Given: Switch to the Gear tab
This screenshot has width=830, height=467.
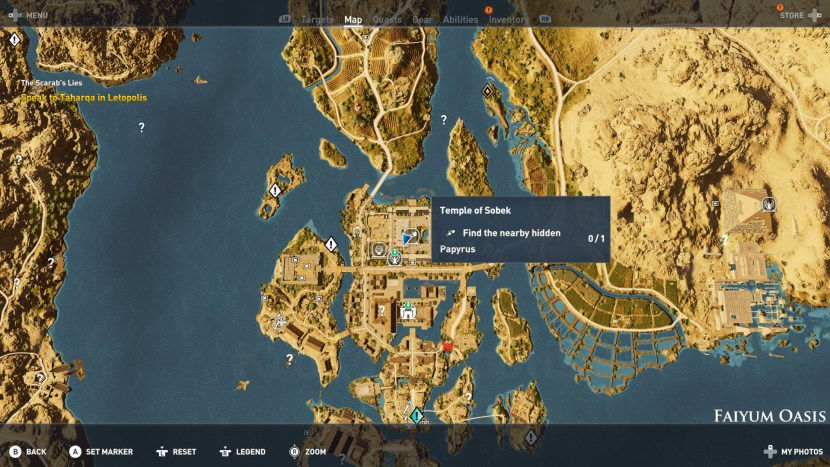Looking at the screenshot, I should [422, 19].
